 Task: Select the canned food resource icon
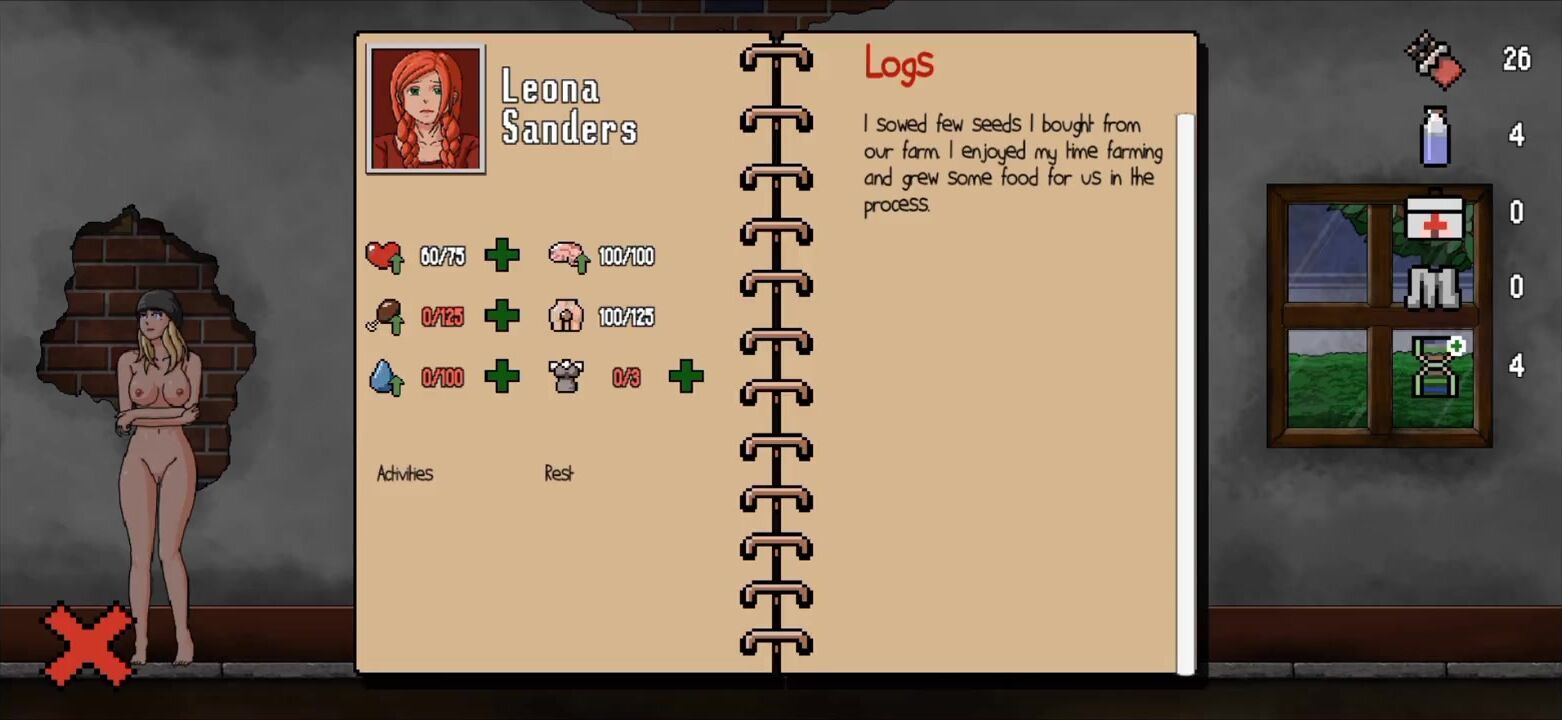pyautogui.click(x=1435, y=59)
